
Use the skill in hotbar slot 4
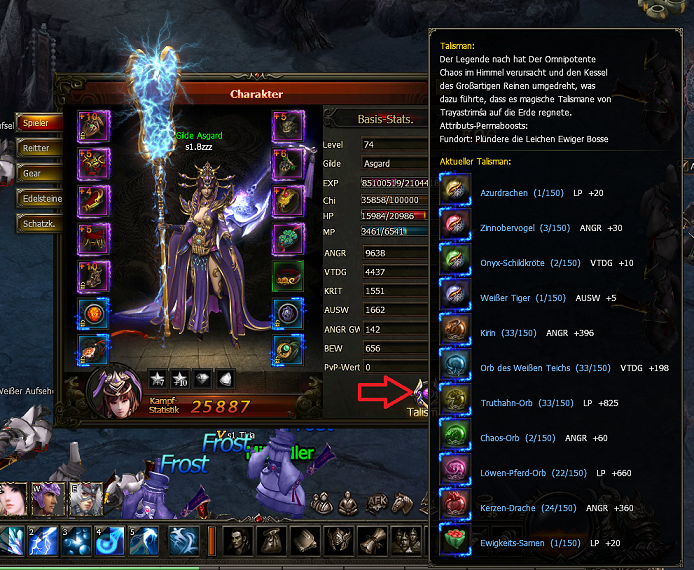click(111, 541)
